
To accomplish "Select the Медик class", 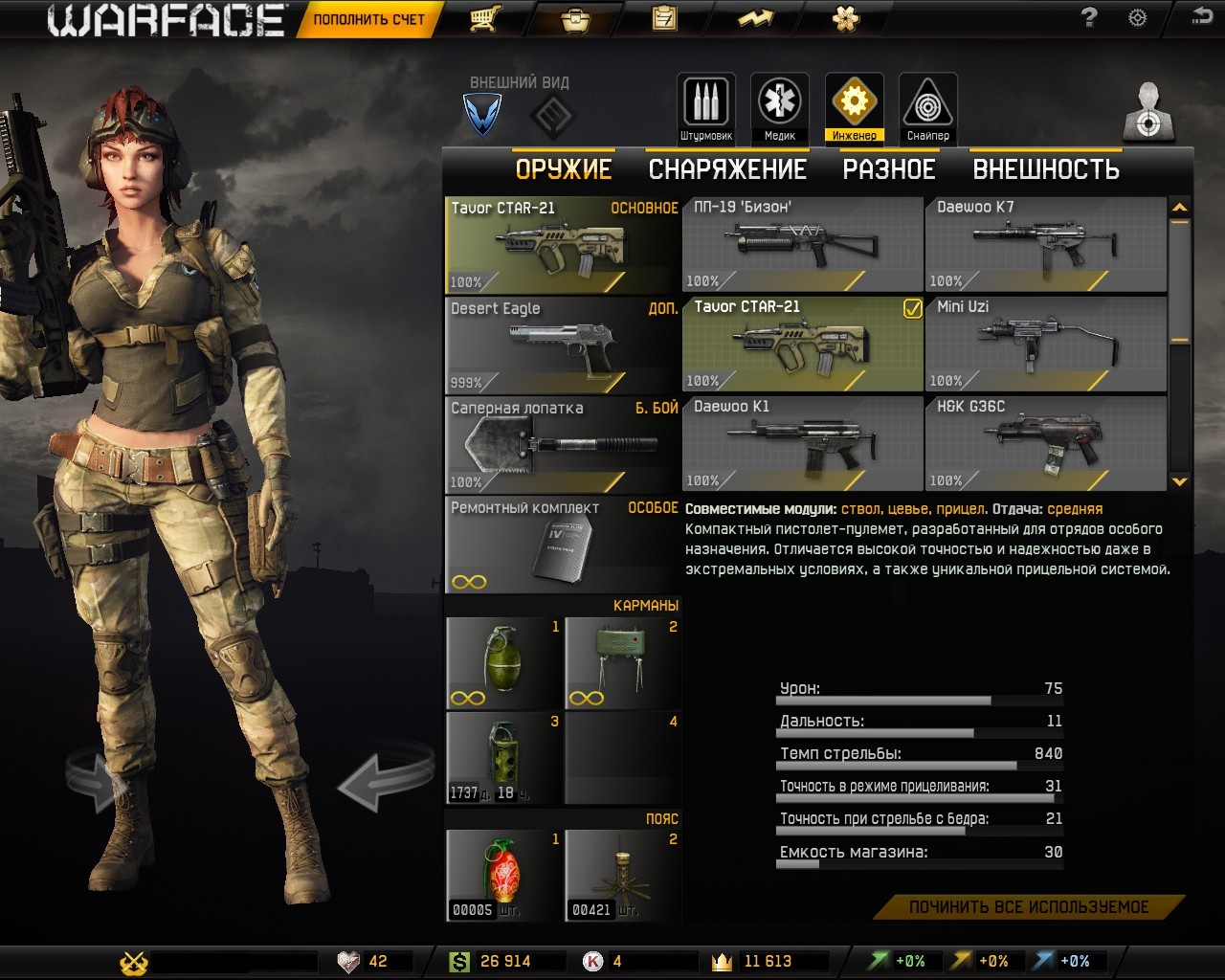I will (780, 108).
